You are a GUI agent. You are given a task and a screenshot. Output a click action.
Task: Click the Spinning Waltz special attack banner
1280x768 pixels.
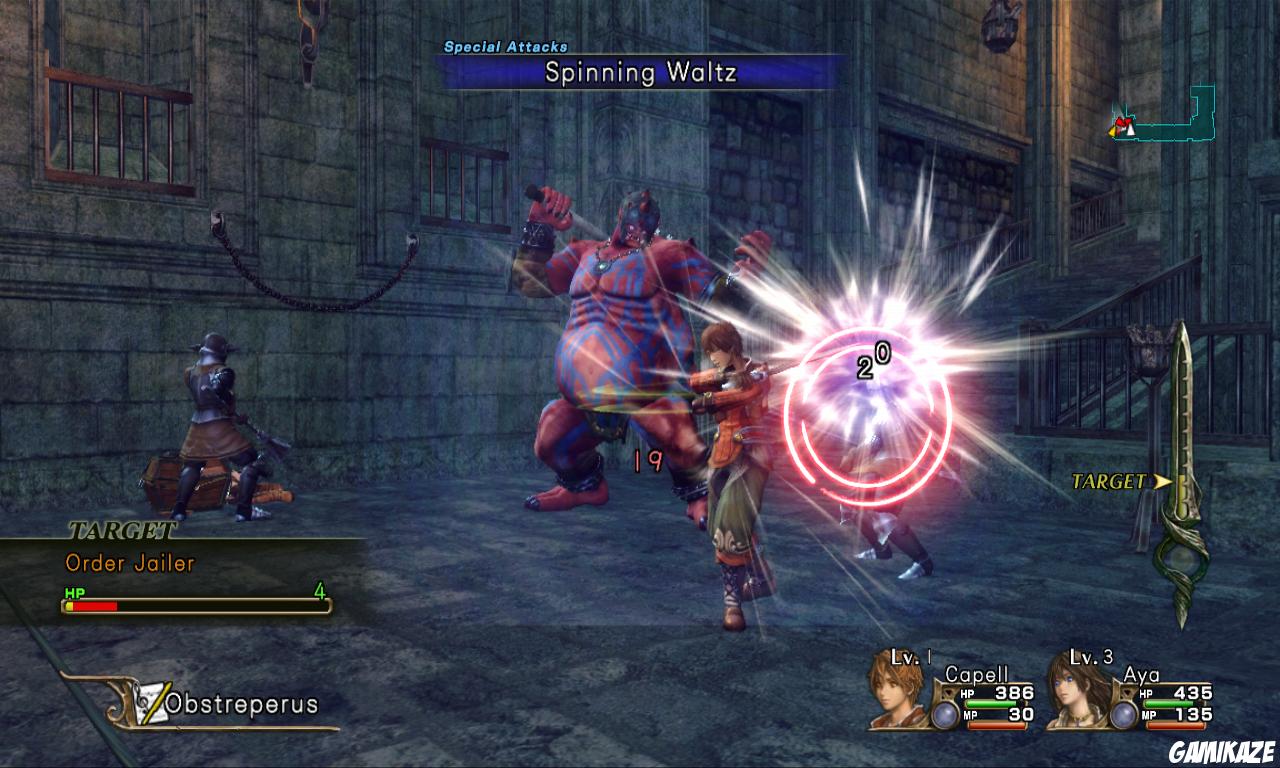[640, 73]
